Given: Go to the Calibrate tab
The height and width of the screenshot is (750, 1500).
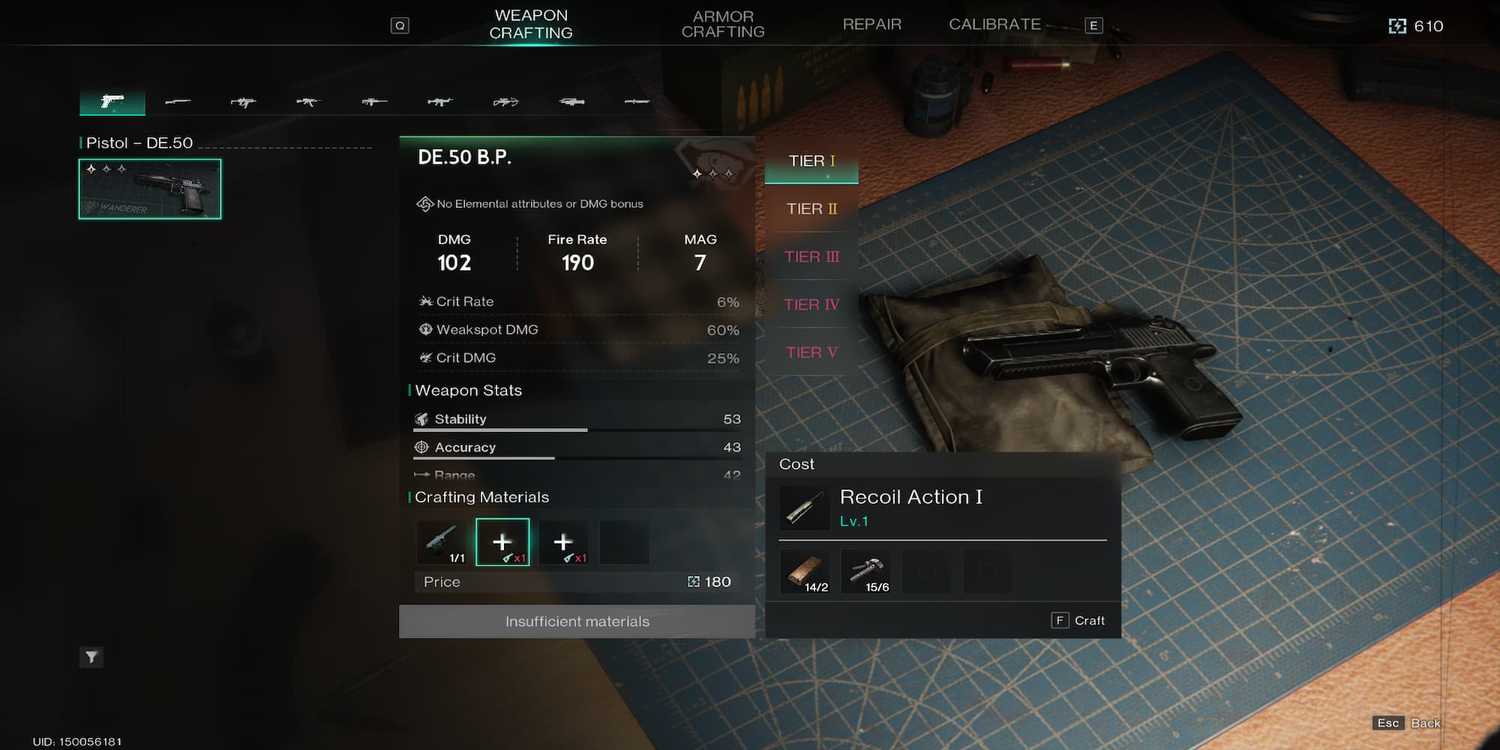Looking at the screenshot, I should 994,24.
